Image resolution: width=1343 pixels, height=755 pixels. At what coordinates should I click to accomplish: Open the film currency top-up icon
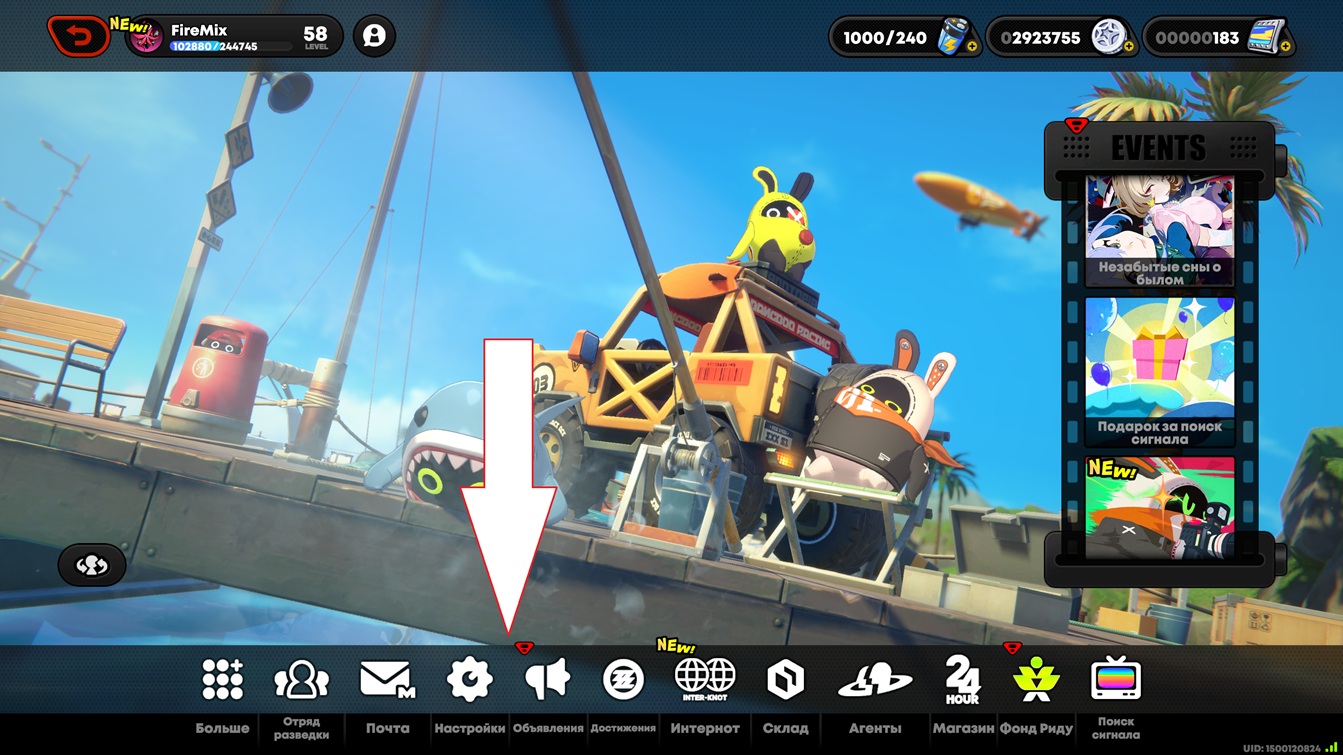pos(1284,46)
